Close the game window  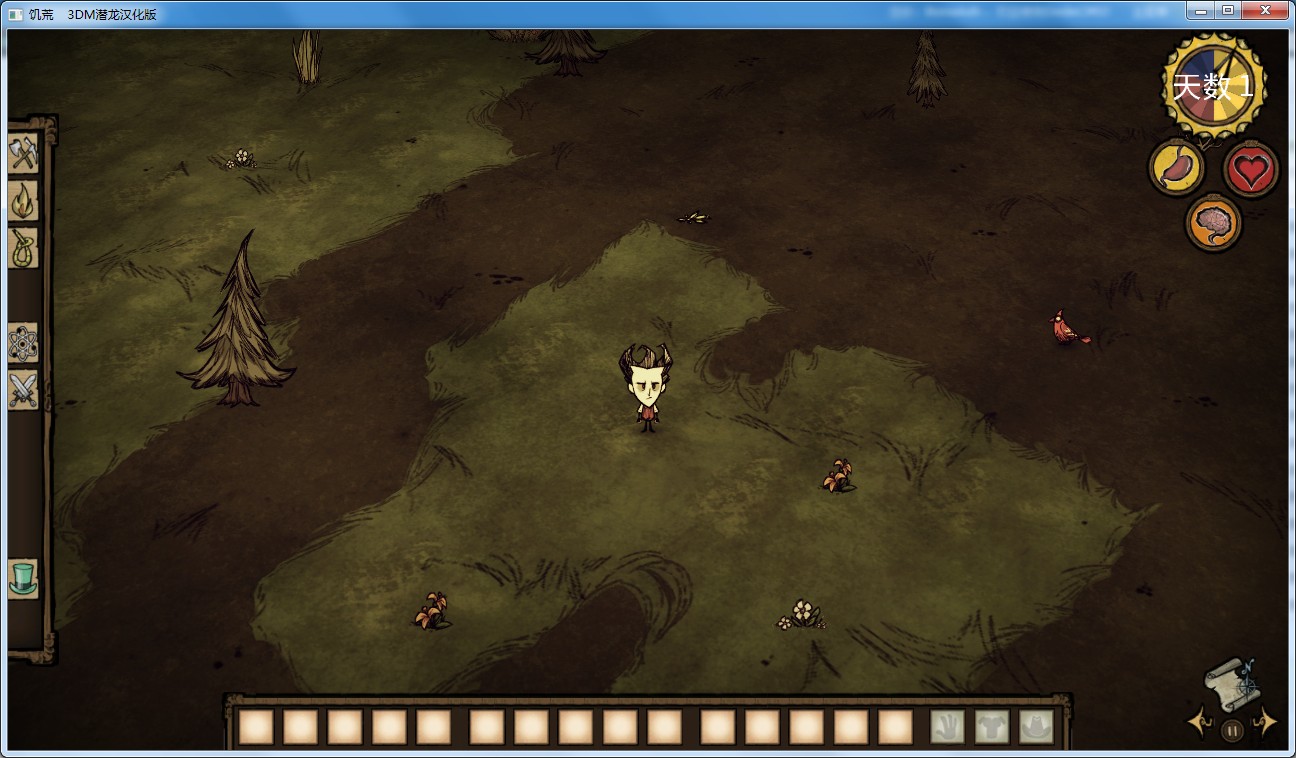(x=1265, y=11)
